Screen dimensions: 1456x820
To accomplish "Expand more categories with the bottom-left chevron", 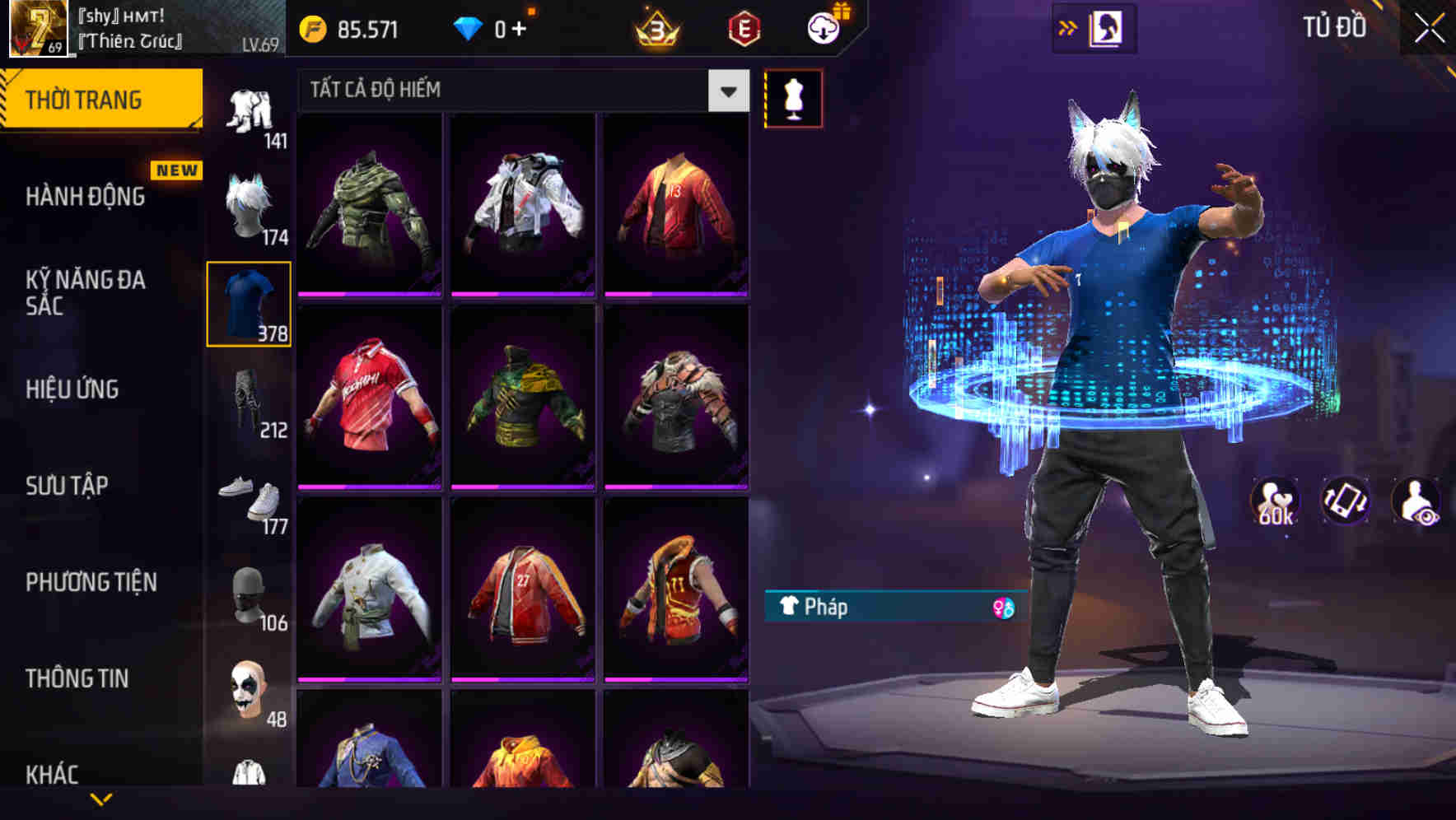I will [x=100, y=800].
